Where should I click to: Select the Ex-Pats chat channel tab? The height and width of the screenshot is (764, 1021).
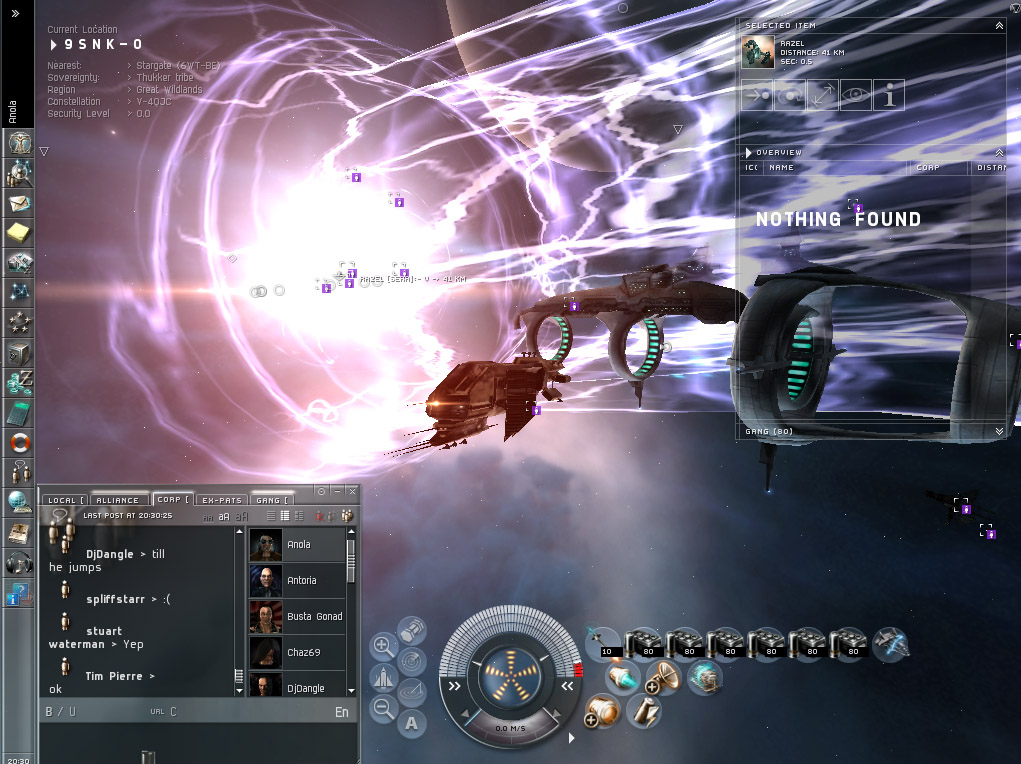(222, 500)
